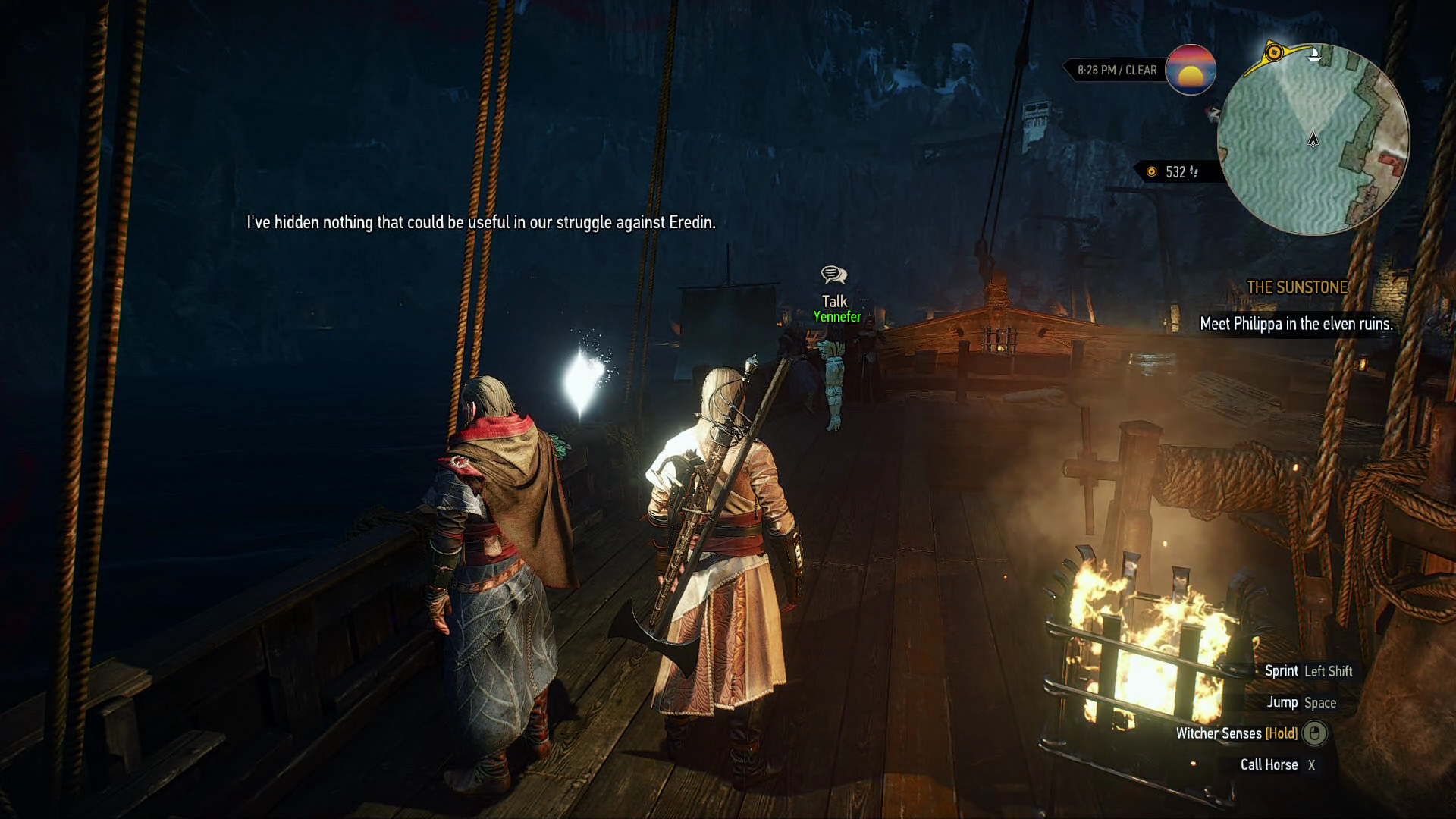Click the circular minimap
The width and height of the screenshot is (1456, 819).
point(1313,140)
